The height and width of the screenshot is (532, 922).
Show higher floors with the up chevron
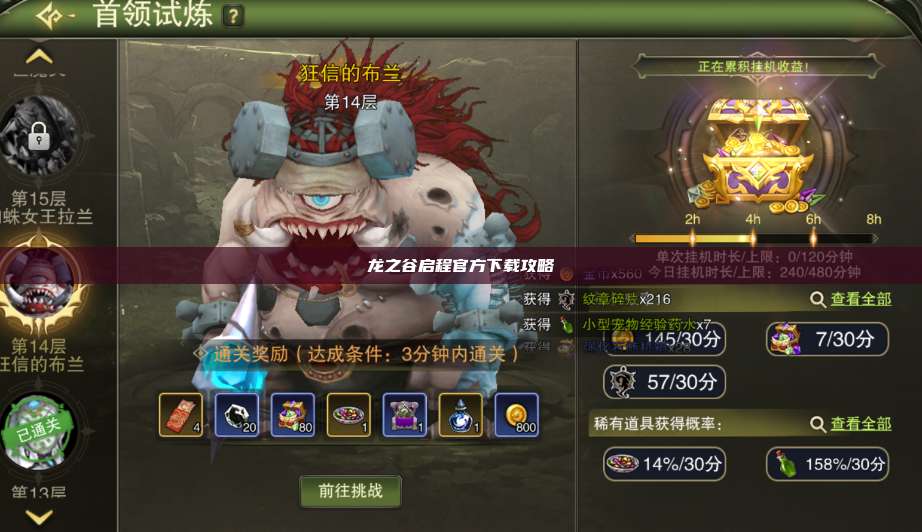39,57
